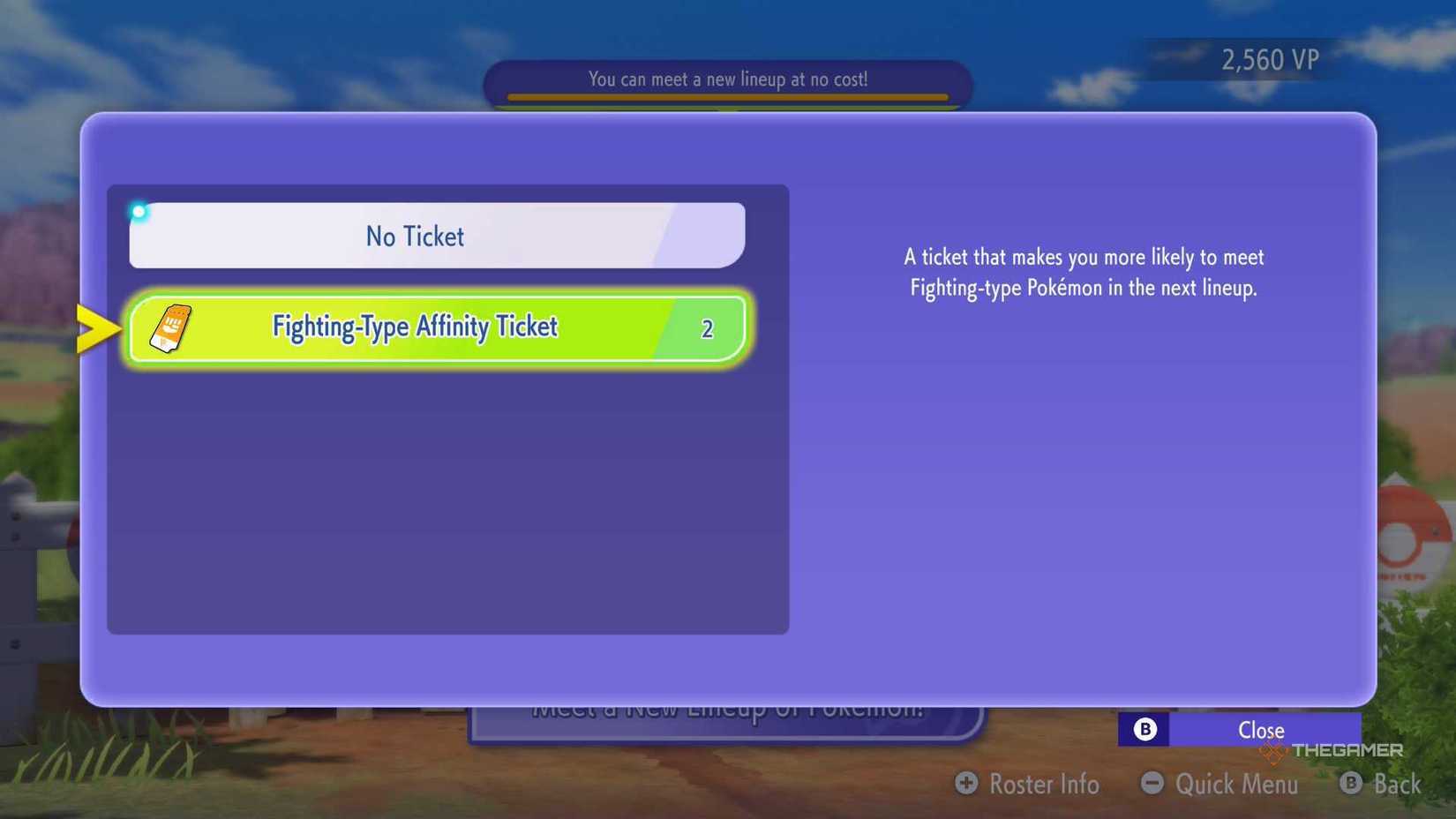Click the minus icon next to Quick Menu
The height and width of the screenshot is (819, 1456).
coord(1152,784)
